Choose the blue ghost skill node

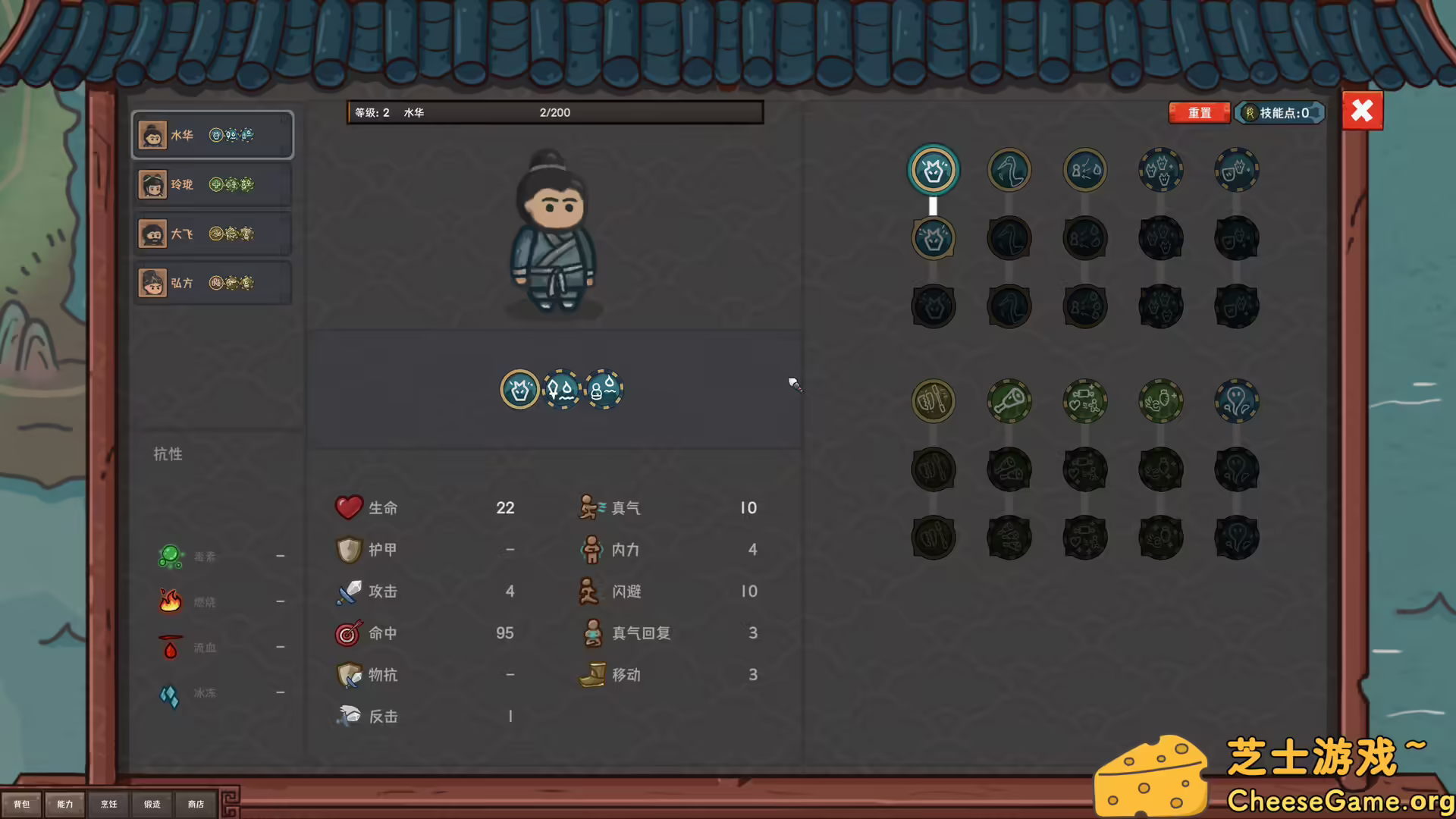[1236, 400]
